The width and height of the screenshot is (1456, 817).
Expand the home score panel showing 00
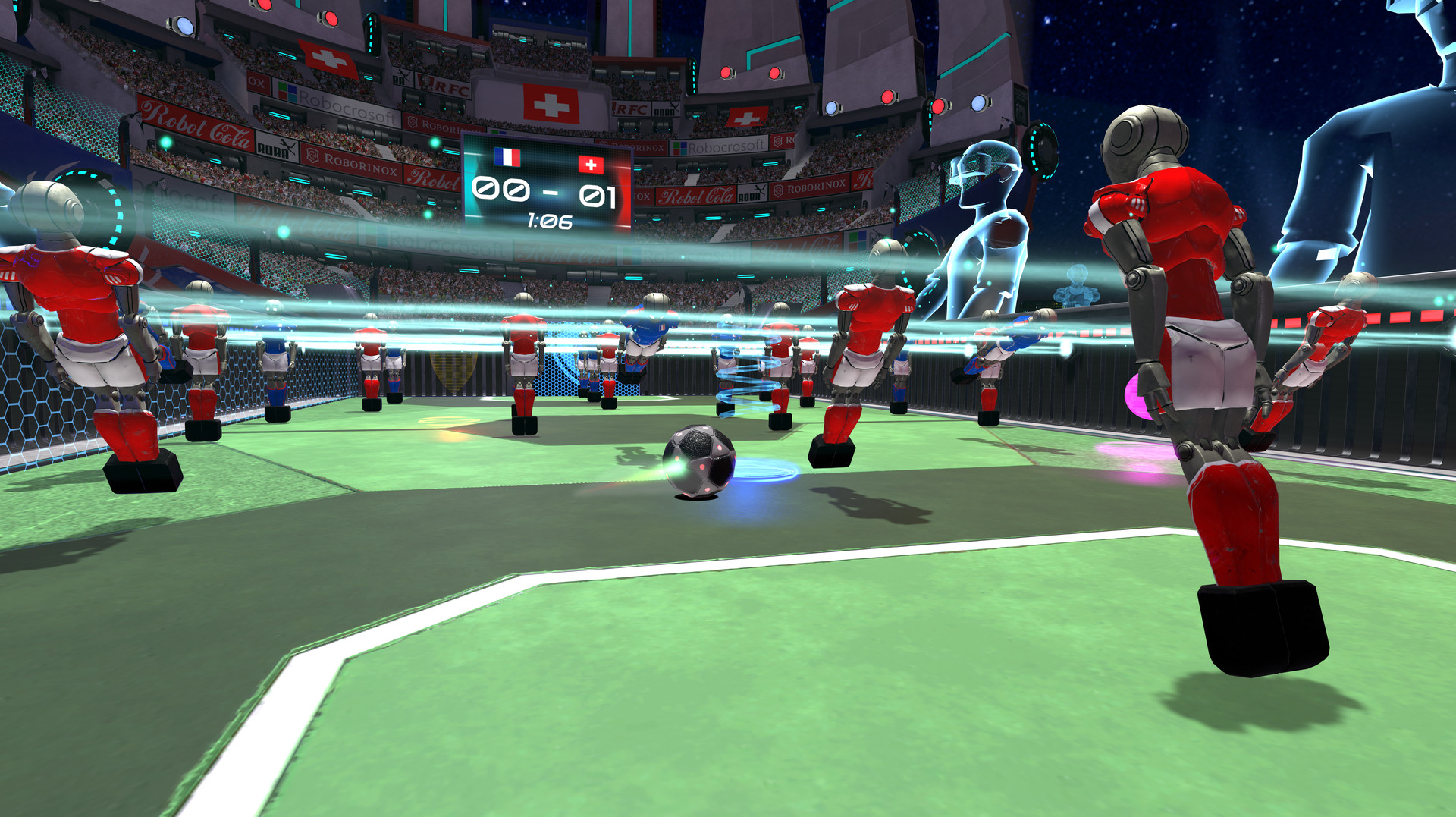coord(500,190)
